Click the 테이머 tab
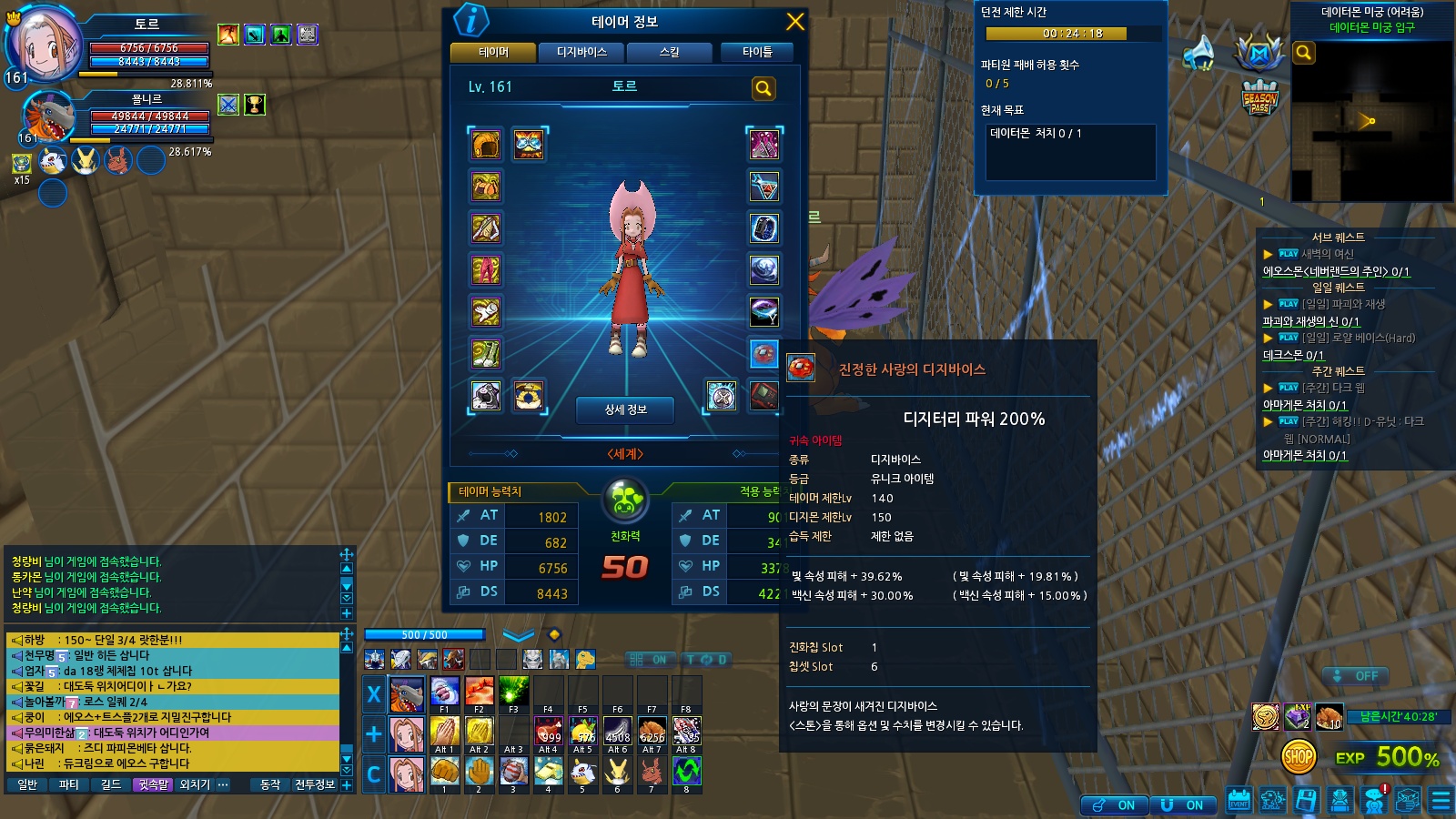The image size is (1456, 819). (493, 52)
